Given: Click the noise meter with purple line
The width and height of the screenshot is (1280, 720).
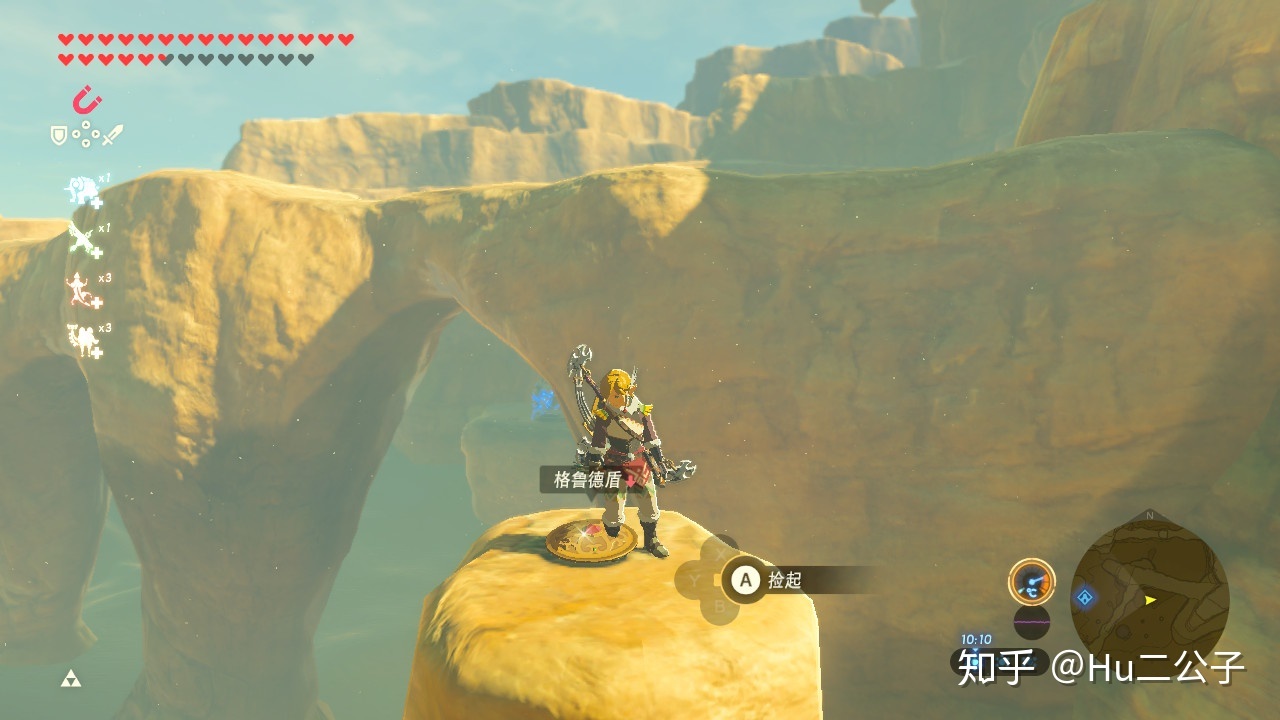Looking at the screenshot, I should 1031,622.
